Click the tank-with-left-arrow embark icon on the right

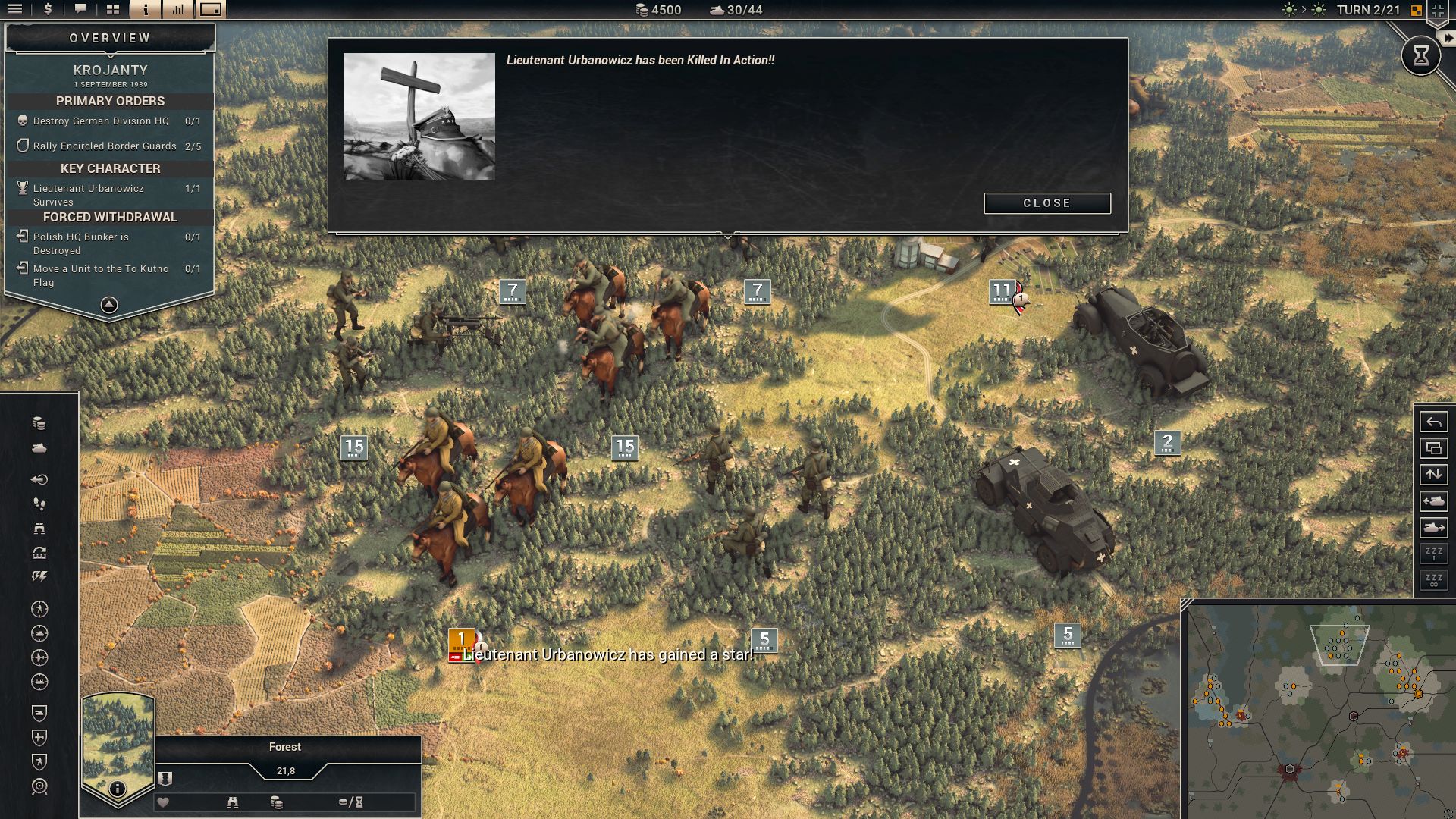click(x=1433, y=500)
